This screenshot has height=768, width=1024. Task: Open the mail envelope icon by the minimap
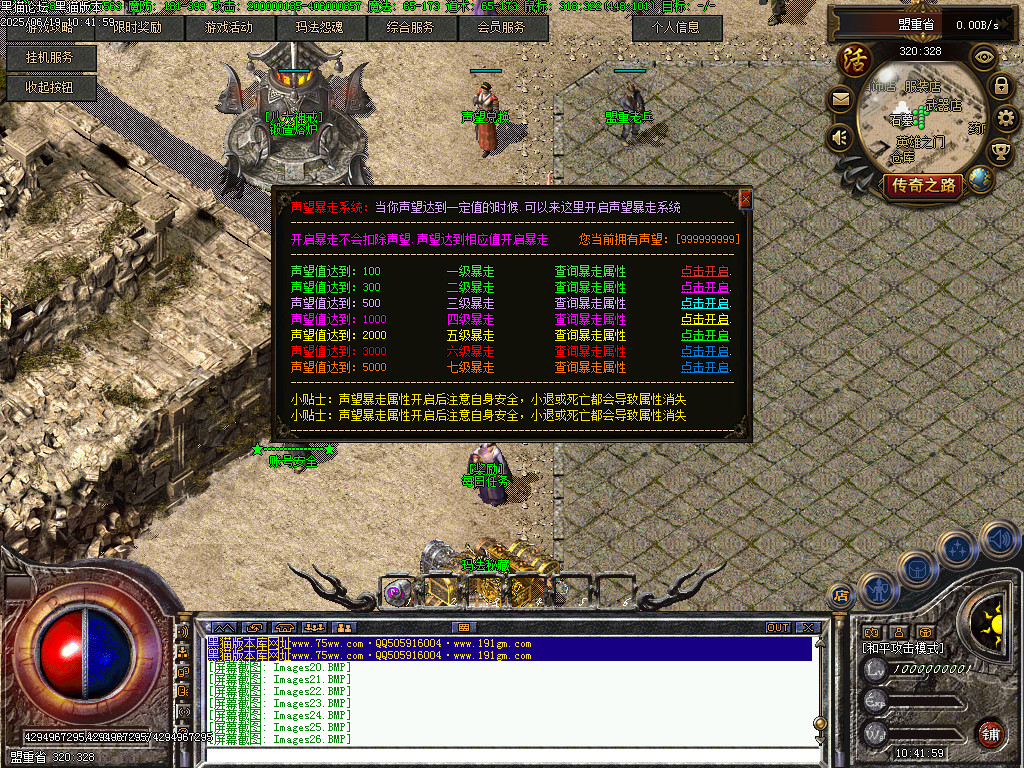coord(840,99)
